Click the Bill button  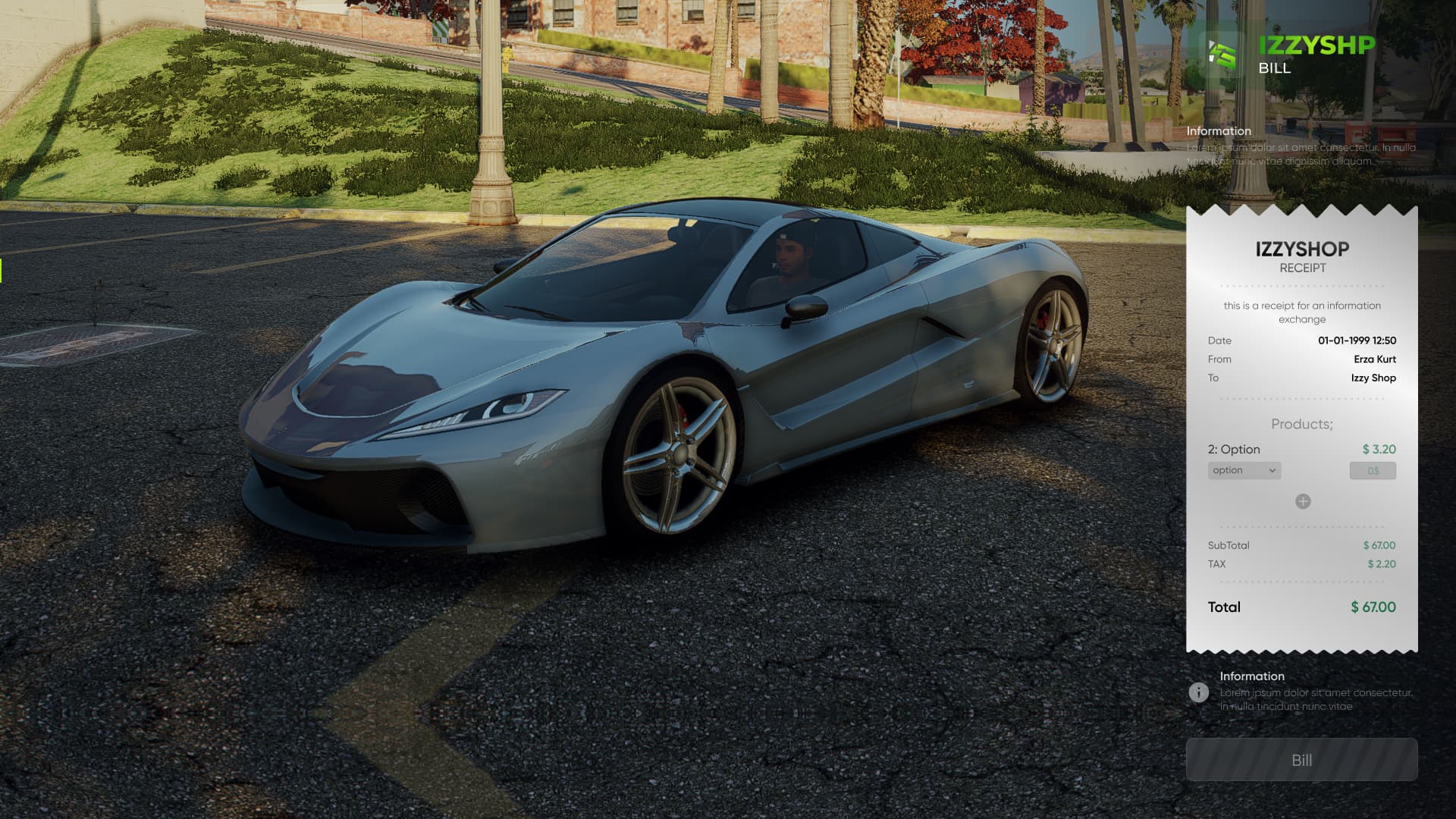click(1301, 760)
